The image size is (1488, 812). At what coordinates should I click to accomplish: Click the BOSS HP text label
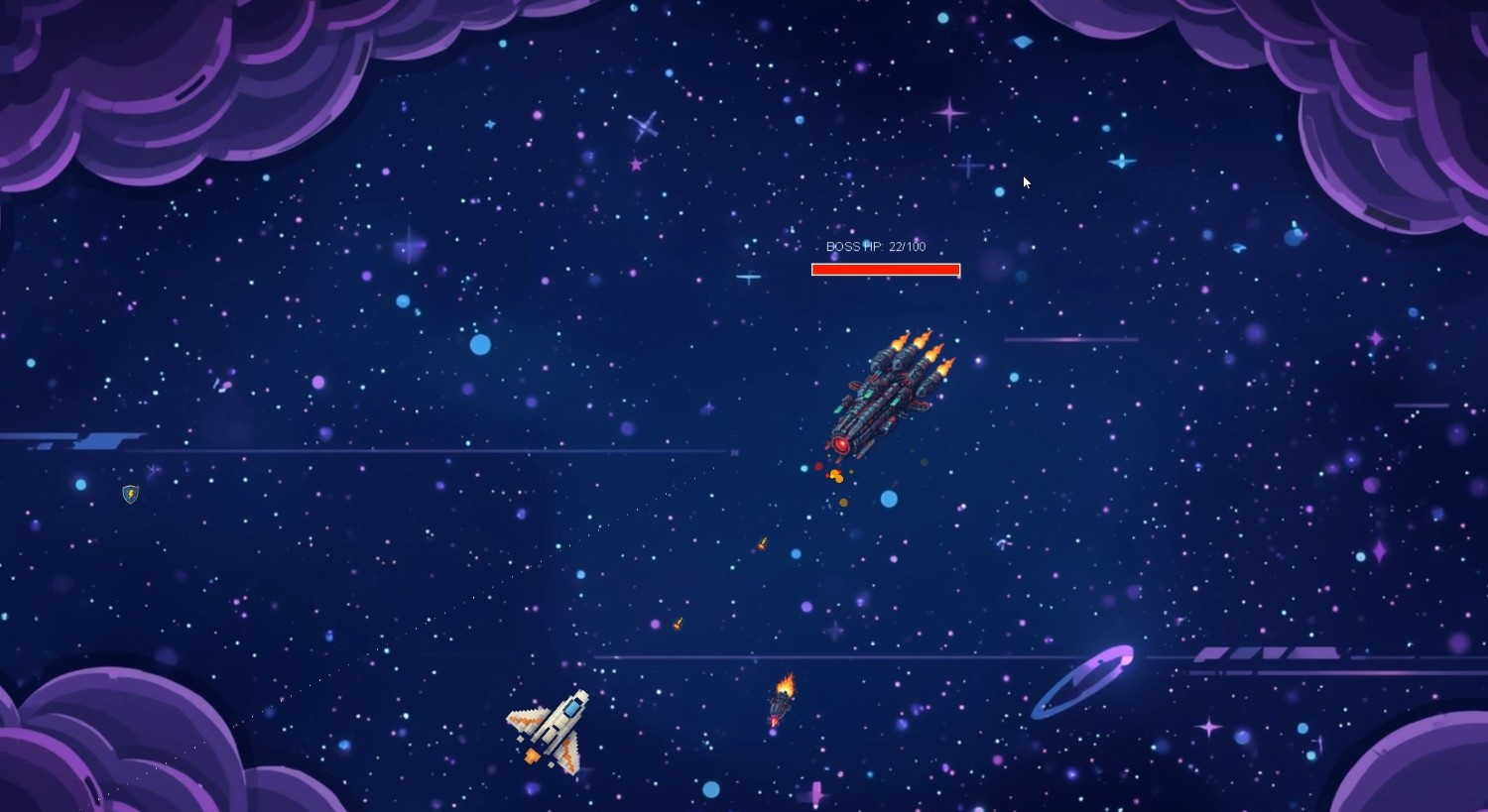[878, 246]
